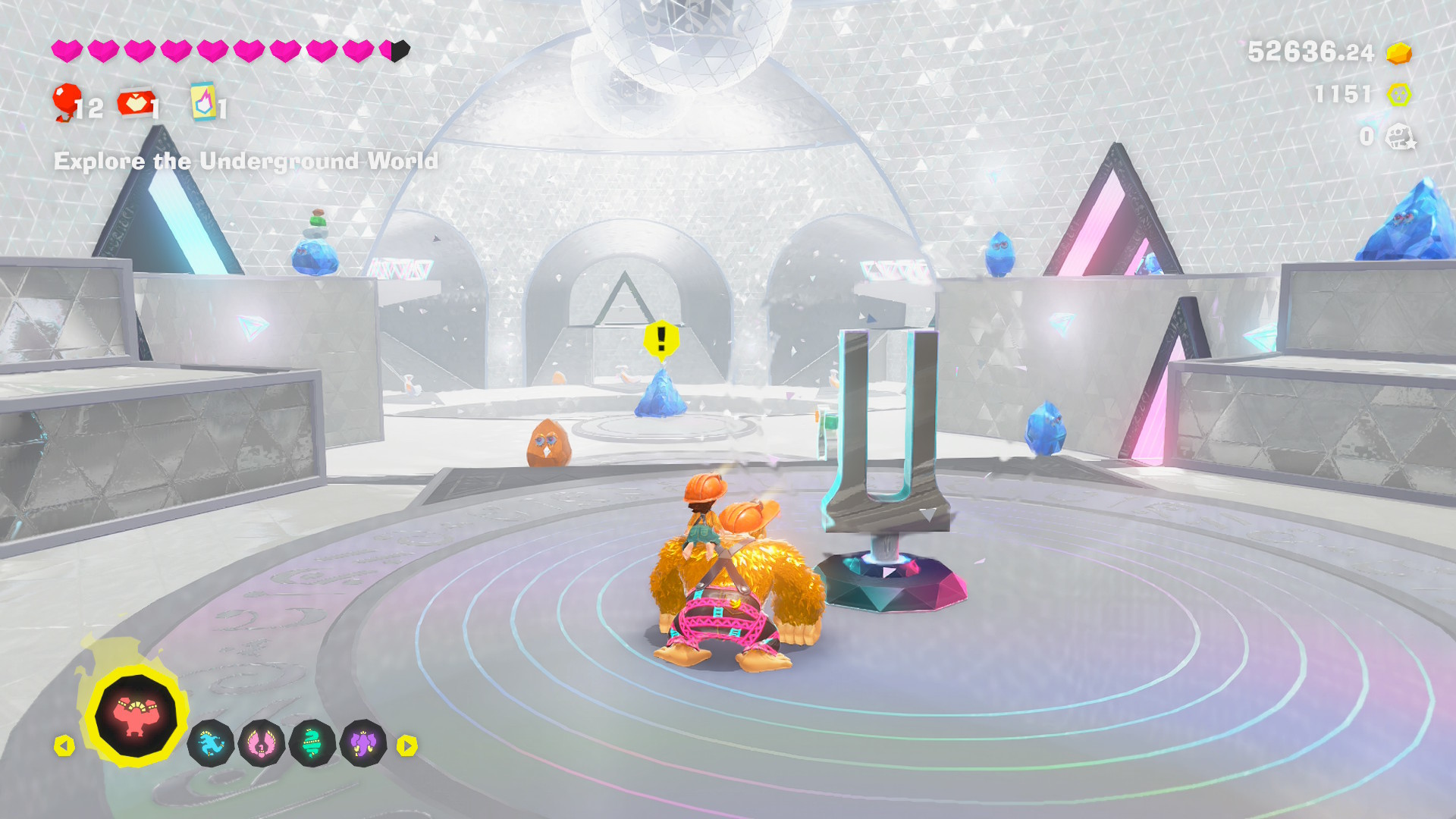Click the gold nugget currency icon

[x=1399, y=53]
